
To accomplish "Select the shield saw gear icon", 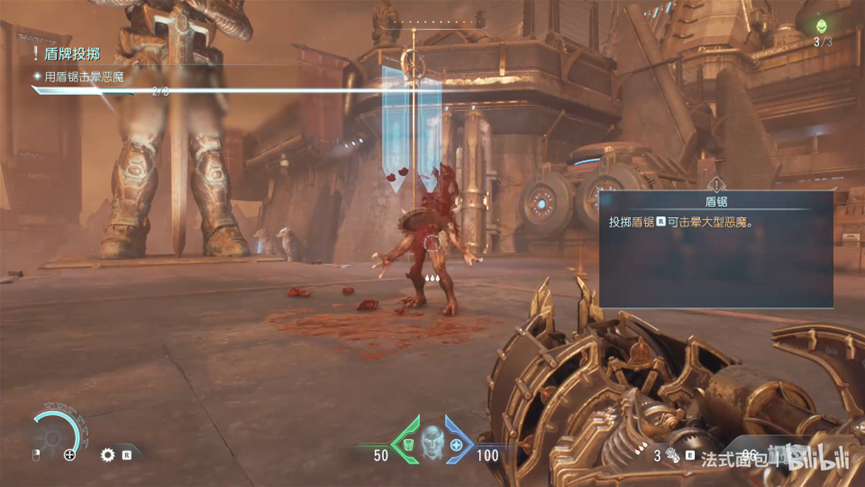I will (x=108, y=455).
